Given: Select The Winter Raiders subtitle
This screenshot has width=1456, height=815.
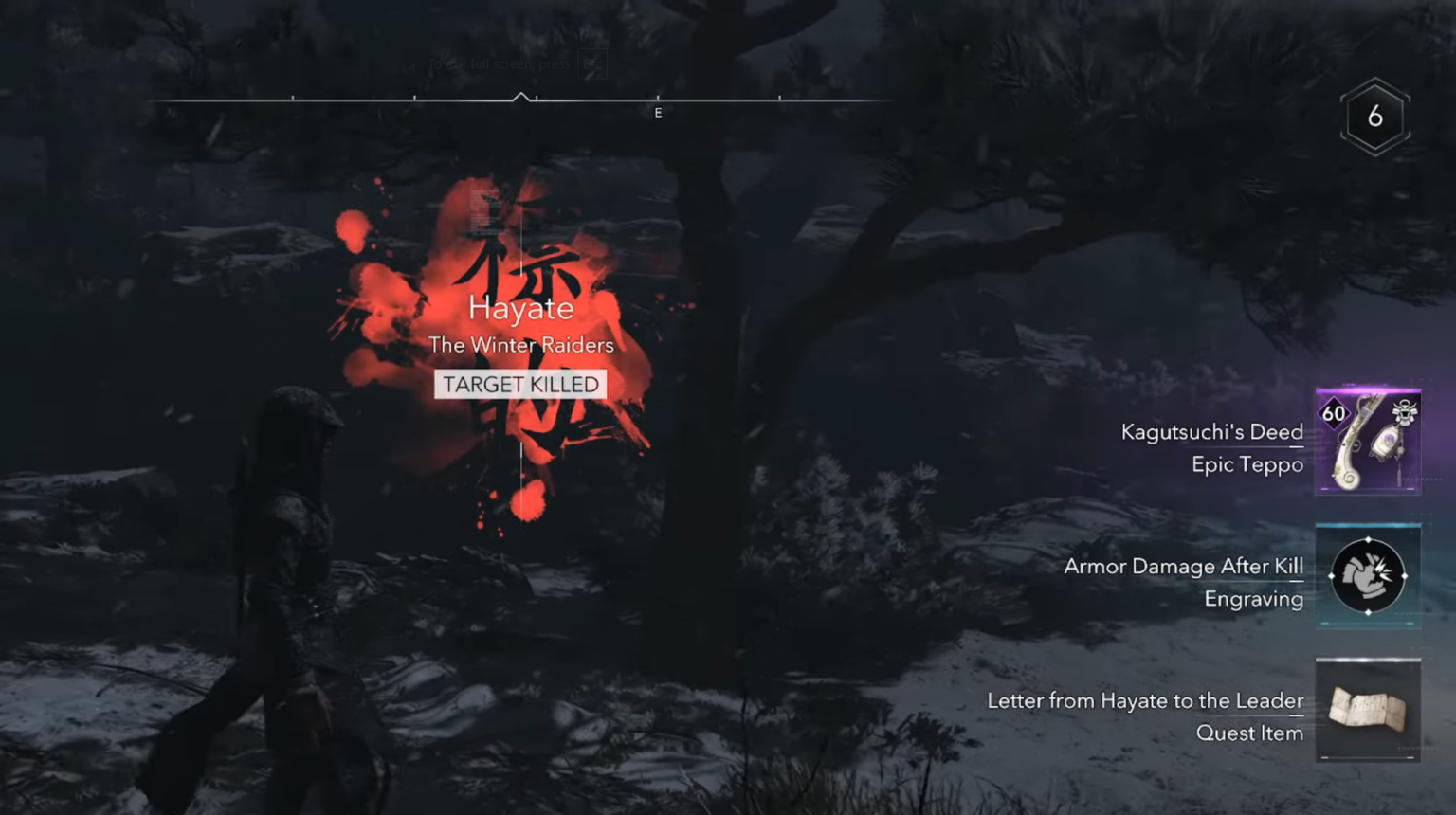Looking at the screenshot, I should (520, 345).
